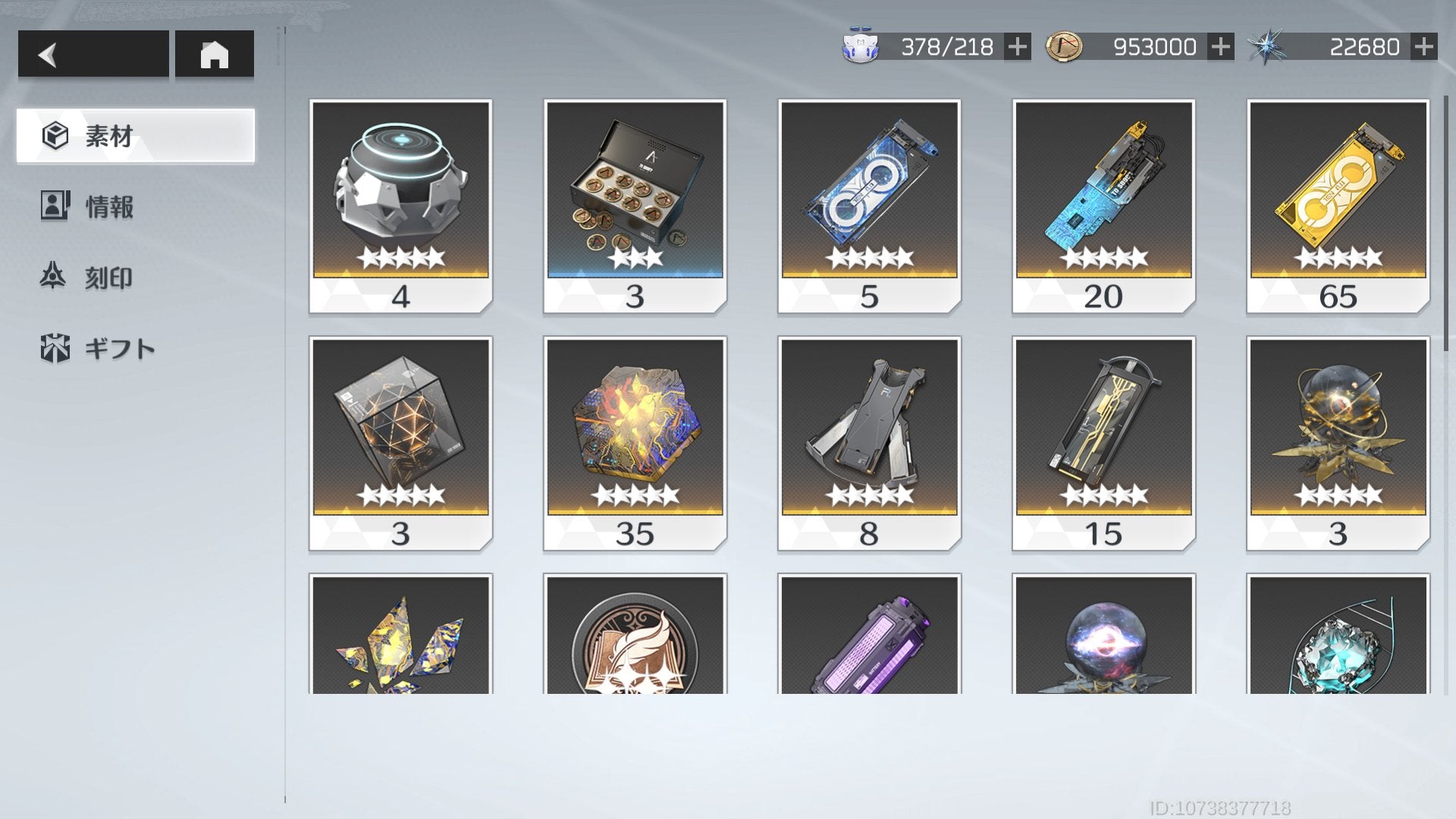Select the 刻印 engraving tab
1456x819 pixels.
pyautogui.click(x=108, y=278)
